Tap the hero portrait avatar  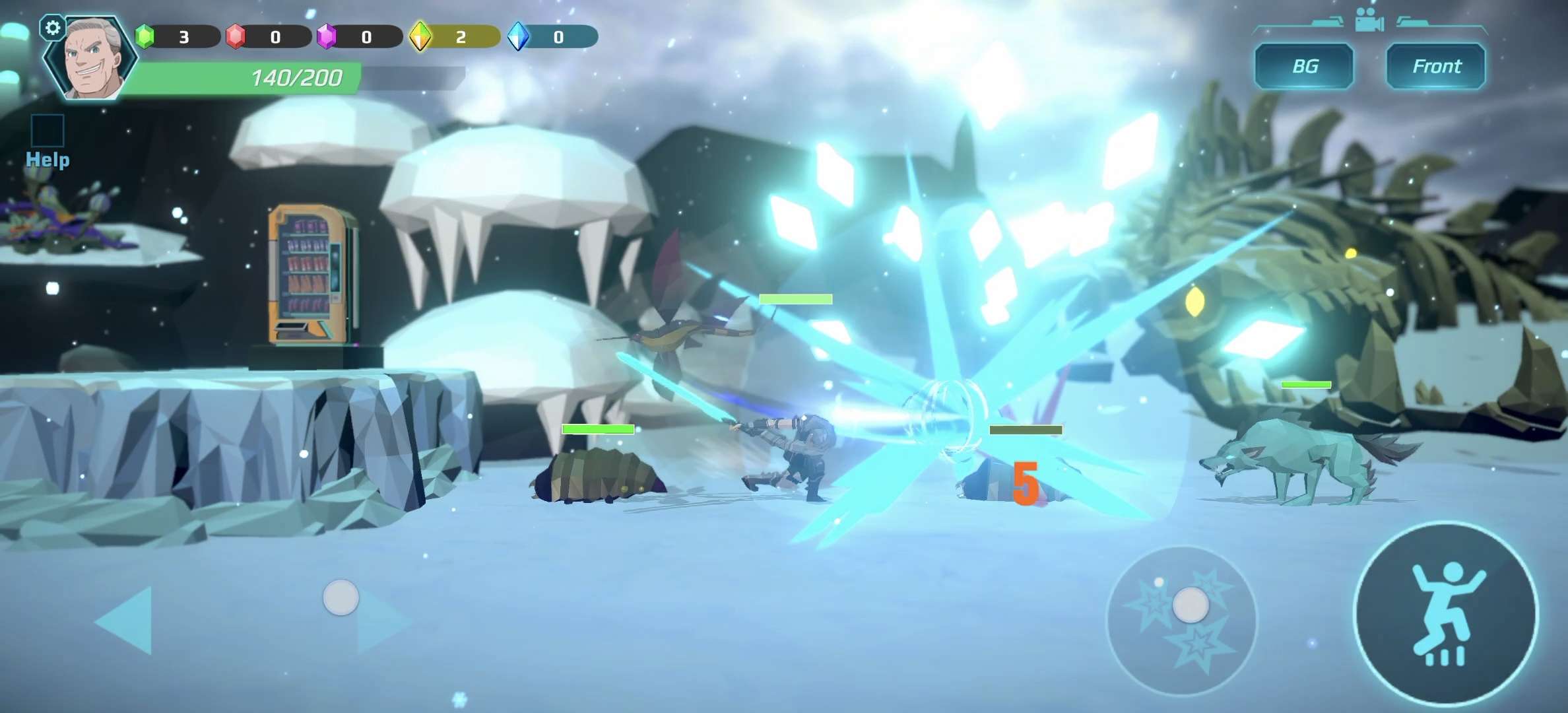click(92, 61)
